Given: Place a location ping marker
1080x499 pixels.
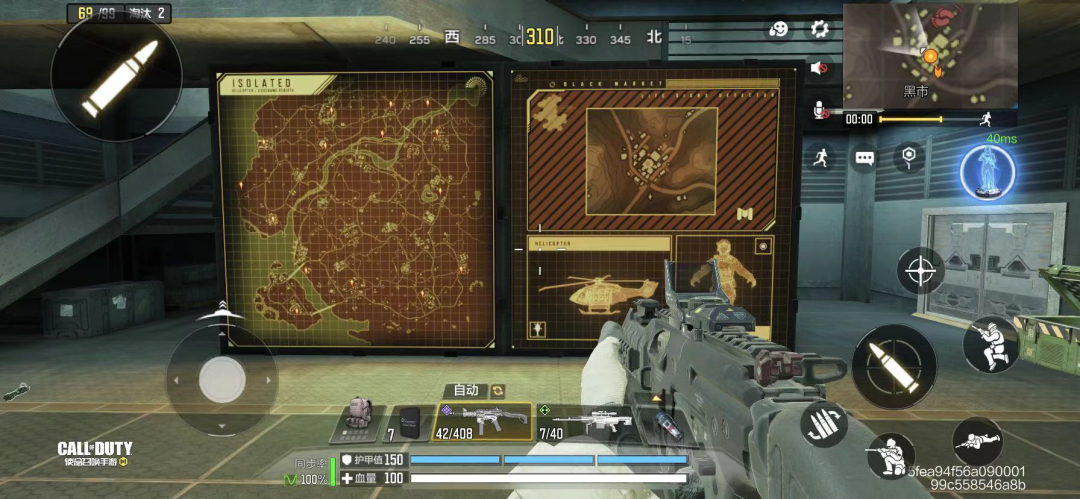Looking at the screenshot, I should point(908,156).
